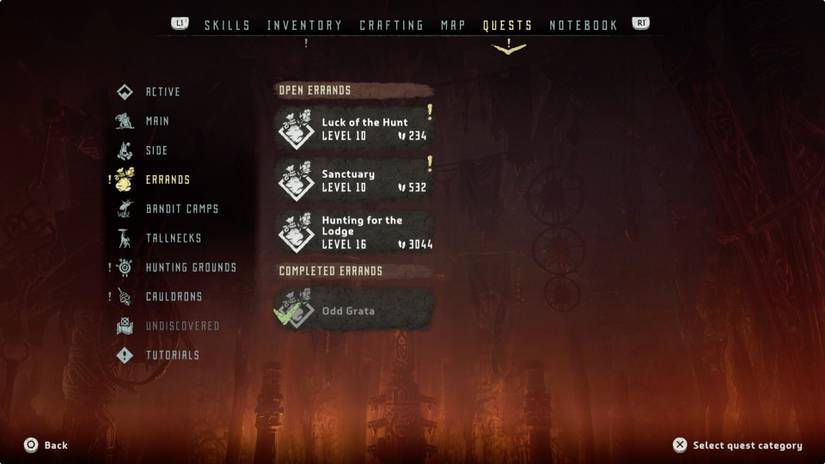Switch to the Skills tab
This screenshot has width=825, height=464.
pos(227,25)
